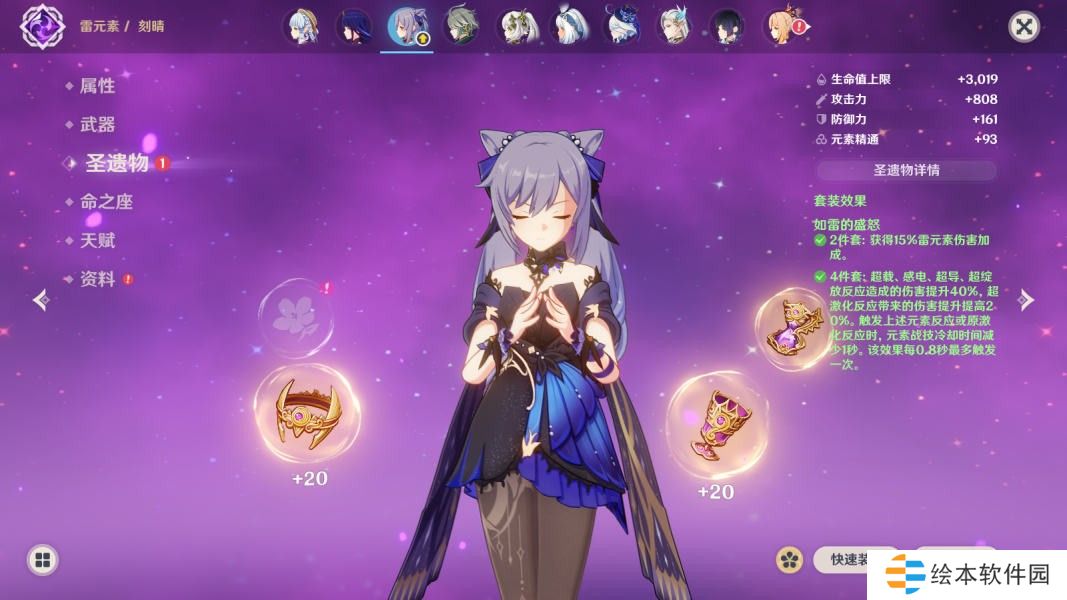Switch to the dark blue-haired character portrait
This screenshot has width=1067, height=600.
click(353, 27)
